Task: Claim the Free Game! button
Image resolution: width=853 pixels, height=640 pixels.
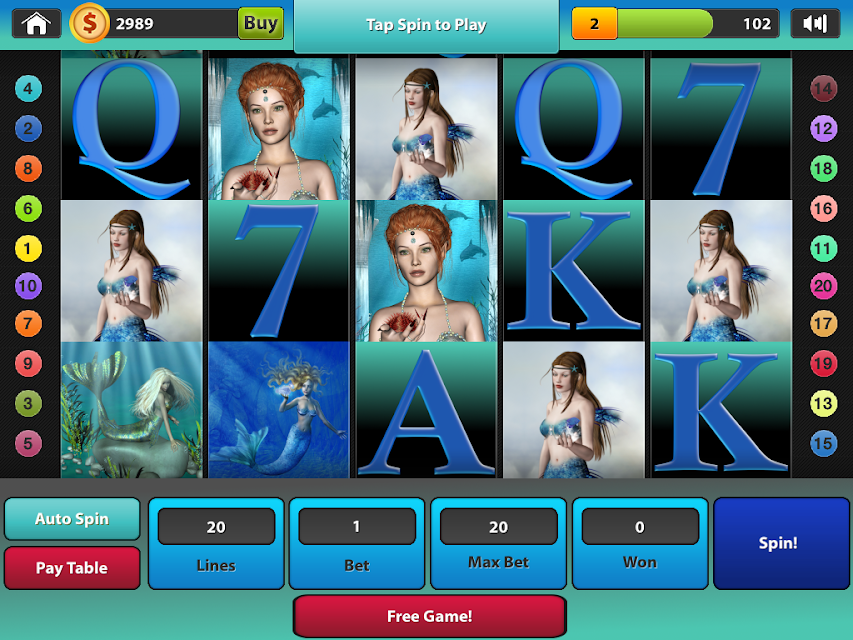Action: [429, 616]
